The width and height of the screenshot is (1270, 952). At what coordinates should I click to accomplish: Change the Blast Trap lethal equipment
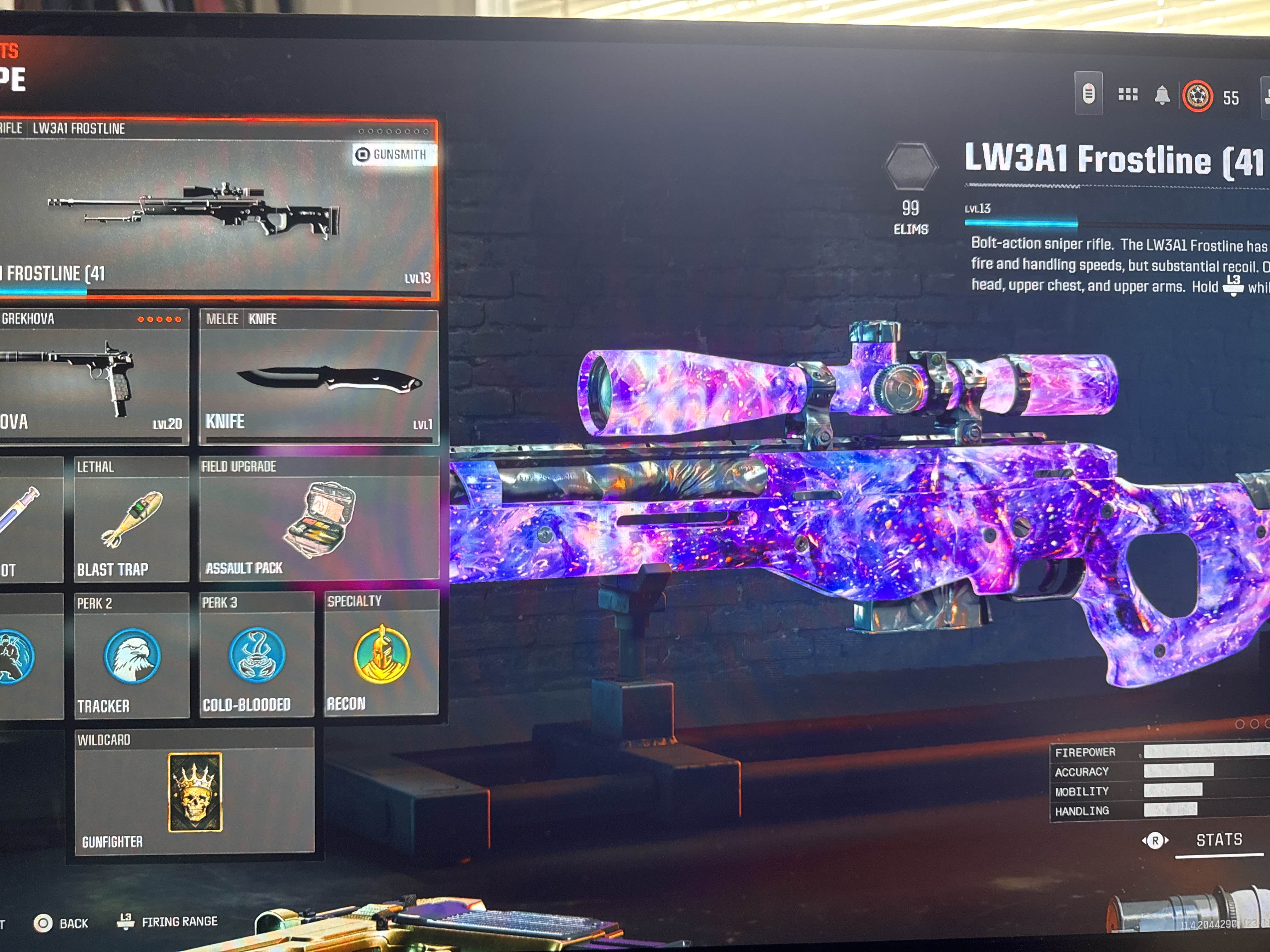coord(131,519)
